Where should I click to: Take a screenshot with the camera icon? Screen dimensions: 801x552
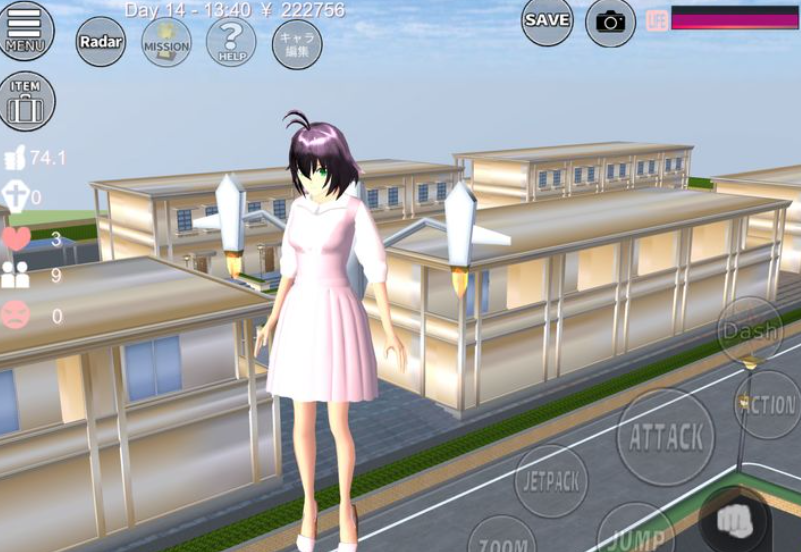point(610,22)
